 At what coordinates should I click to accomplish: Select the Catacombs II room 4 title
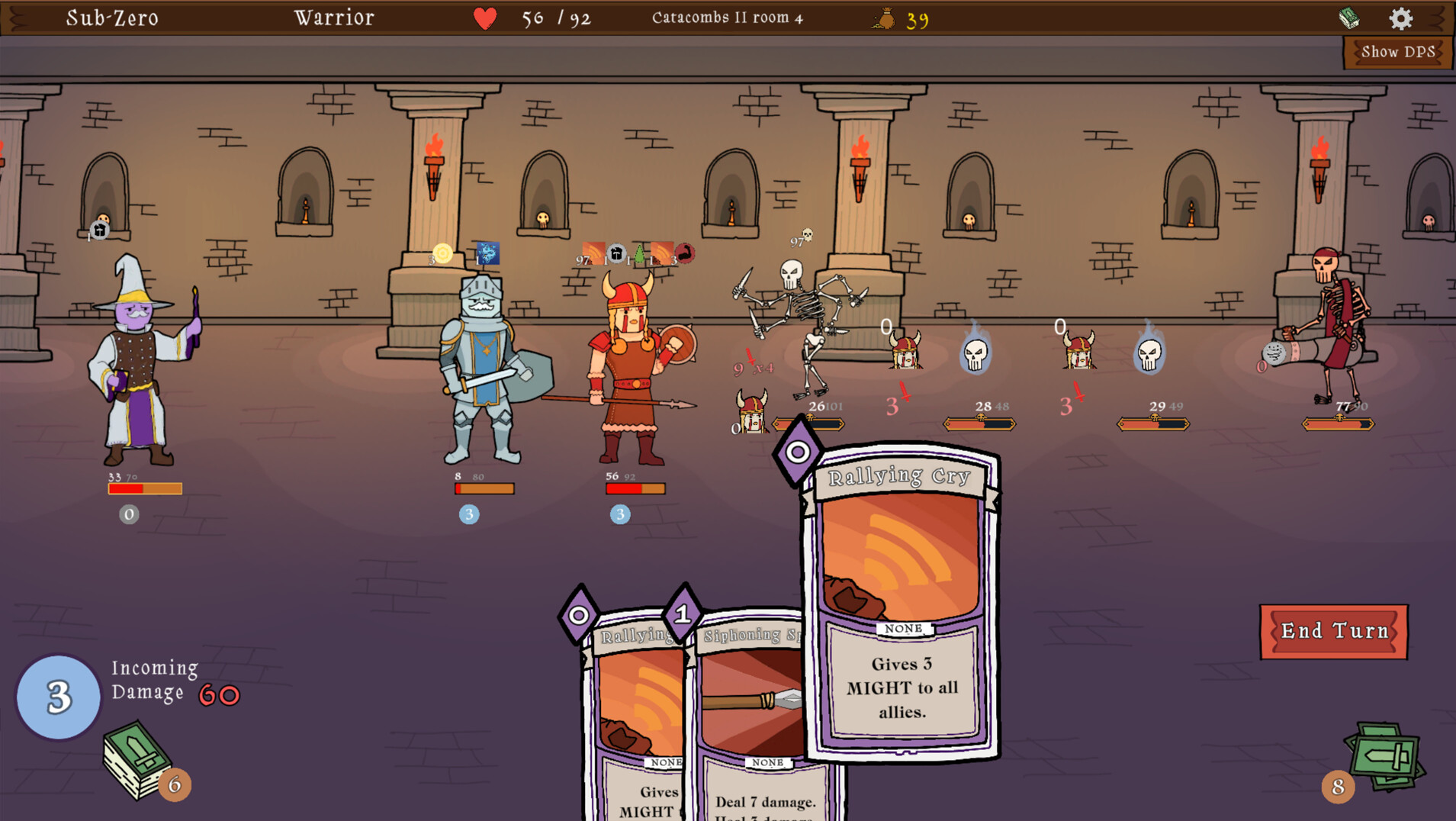pos(726,18)
